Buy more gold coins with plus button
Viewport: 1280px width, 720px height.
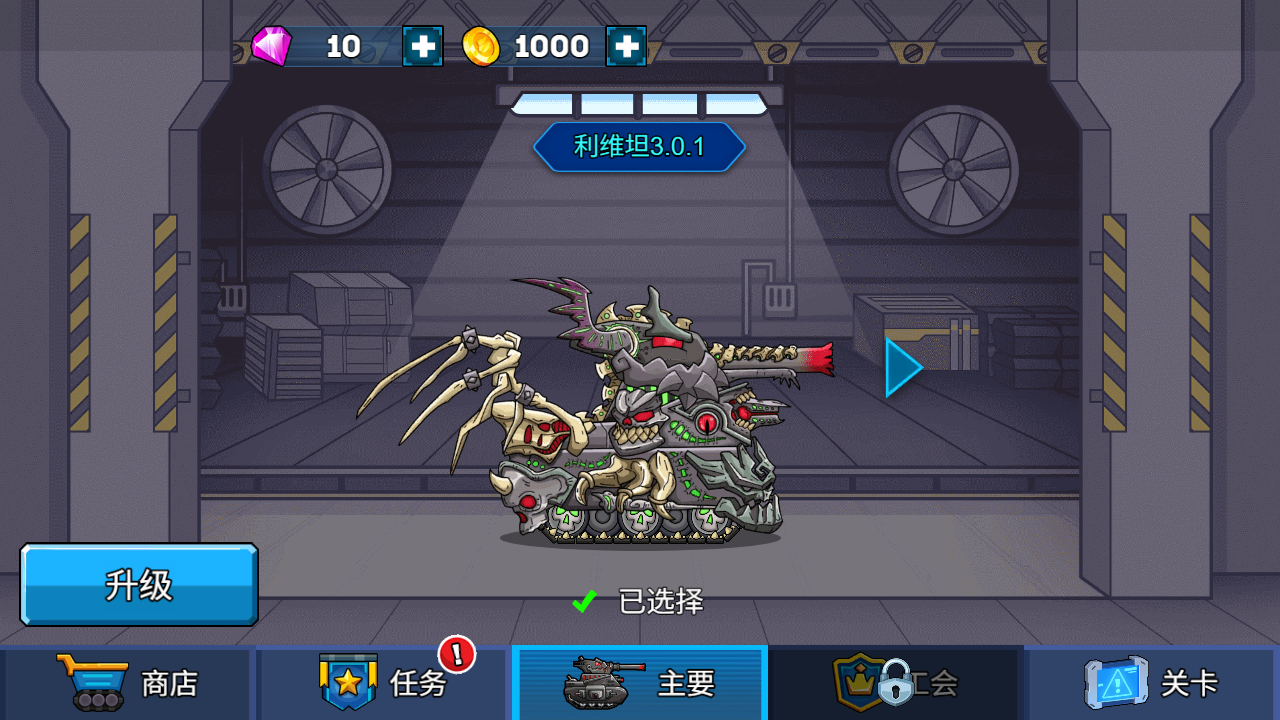pos(626,46)
